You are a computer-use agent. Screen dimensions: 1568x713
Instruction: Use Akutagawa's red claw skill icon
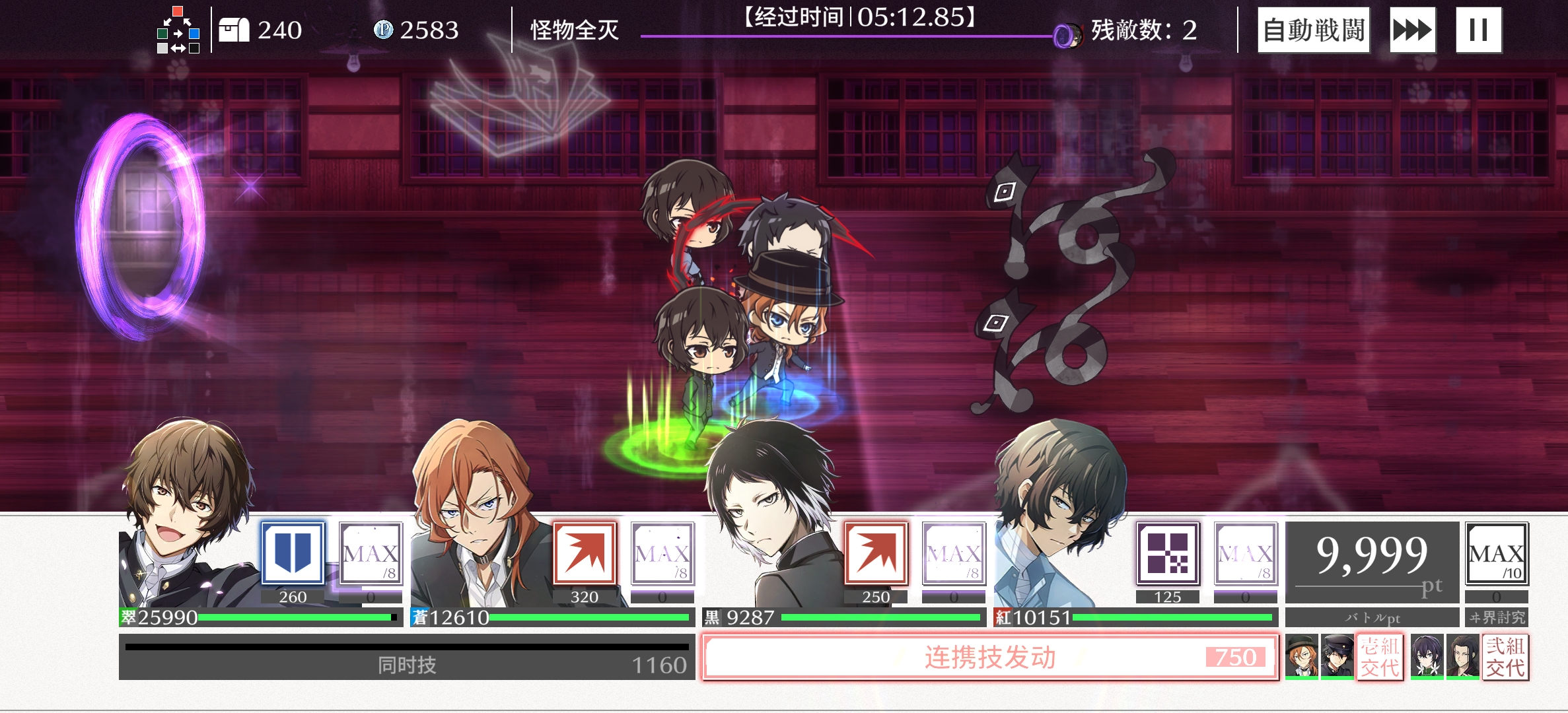coord(875,553)
